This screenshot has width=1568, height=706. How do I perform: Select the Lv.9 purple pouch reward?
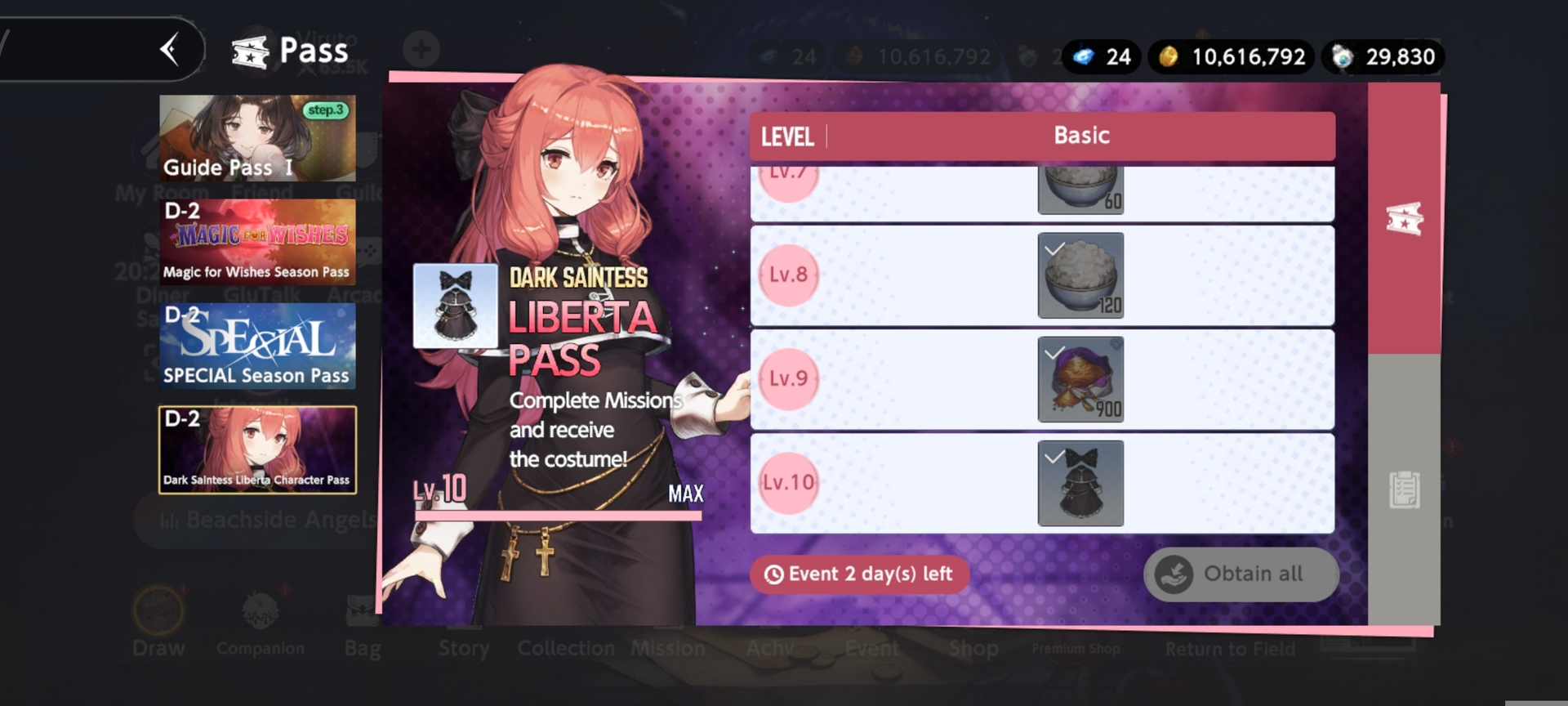coord(1080,379)
